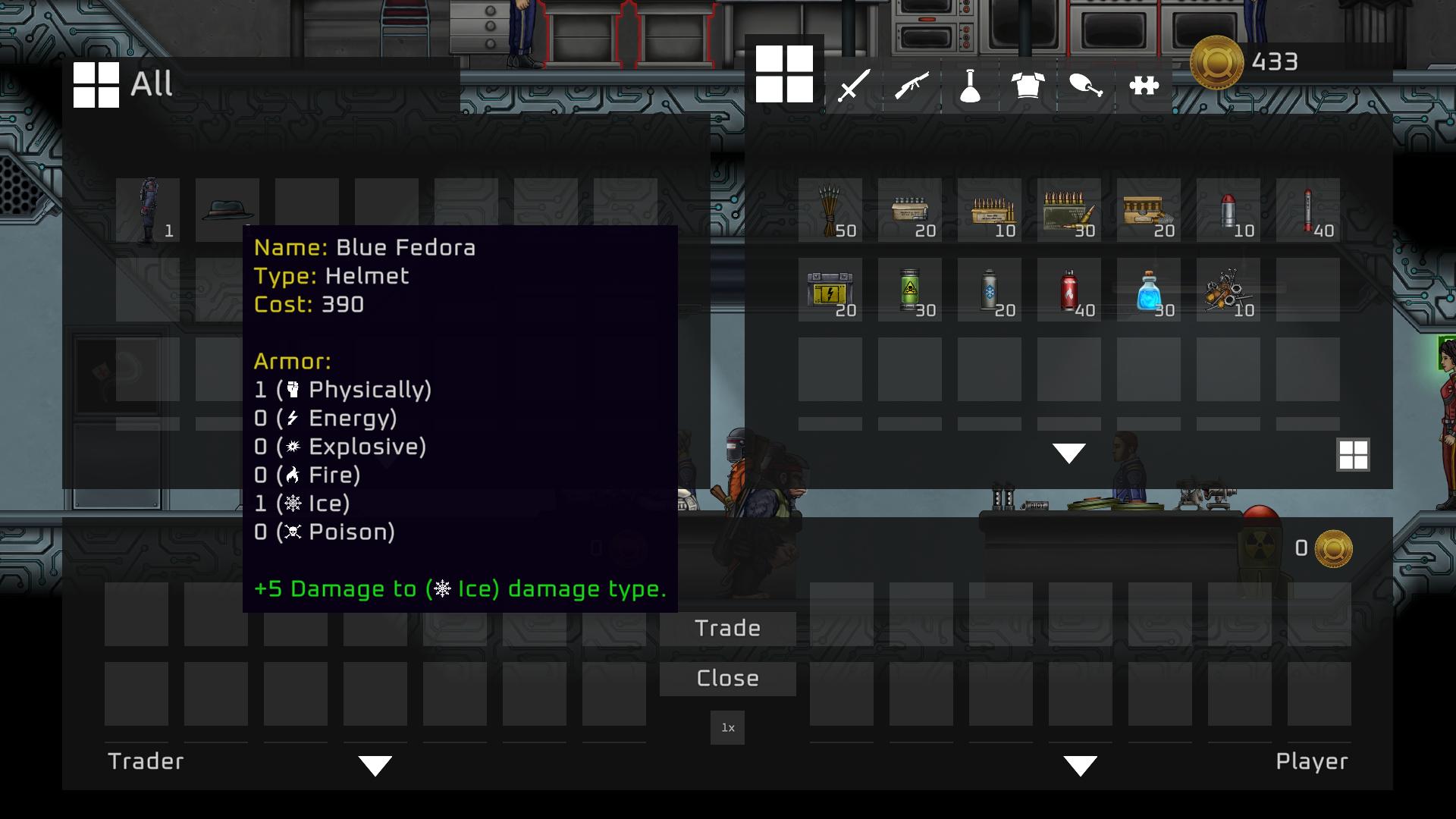Choose the blue potion bottle slot
The width and height of the screenshot is (1456, 819).
tap(1149, 290)
